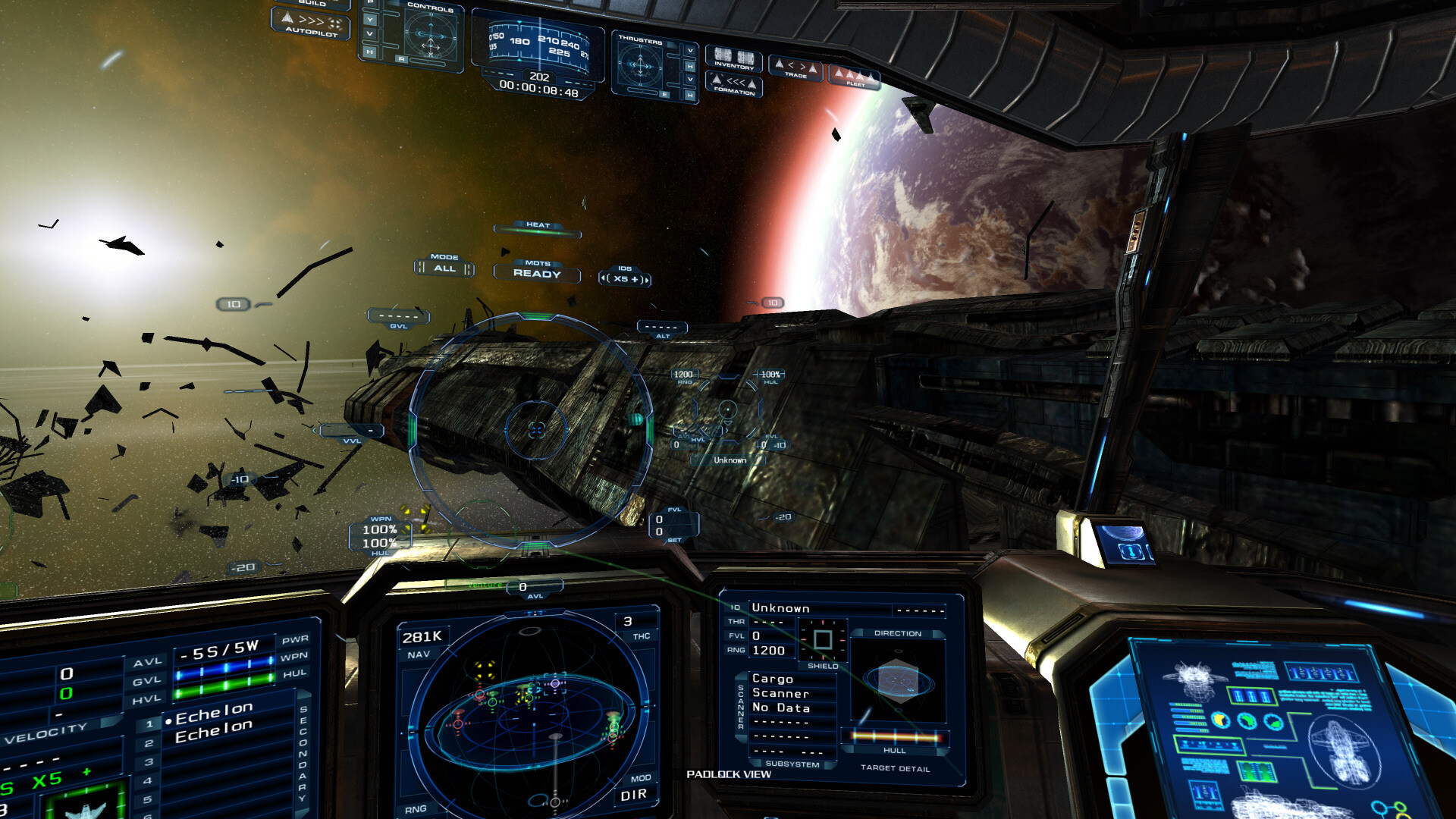Image resolution: width=1456 pixels, height=819 pixels.
Task: Open the Inventory panel
Action: click(x=733, y=61)
